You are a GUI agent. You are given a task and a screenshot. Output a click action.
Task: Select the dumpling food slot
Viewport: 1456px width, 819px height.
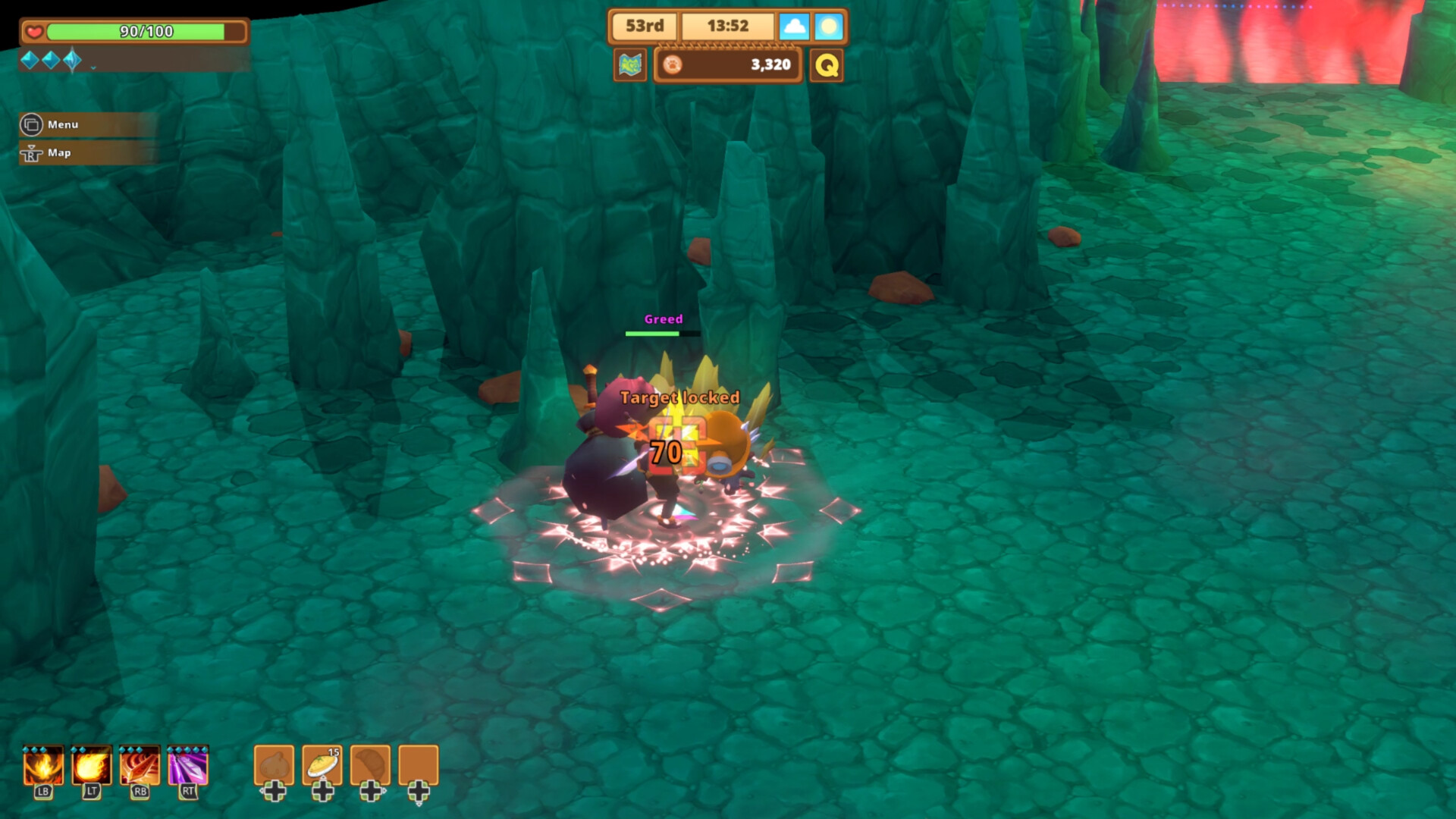click(274, 764)
